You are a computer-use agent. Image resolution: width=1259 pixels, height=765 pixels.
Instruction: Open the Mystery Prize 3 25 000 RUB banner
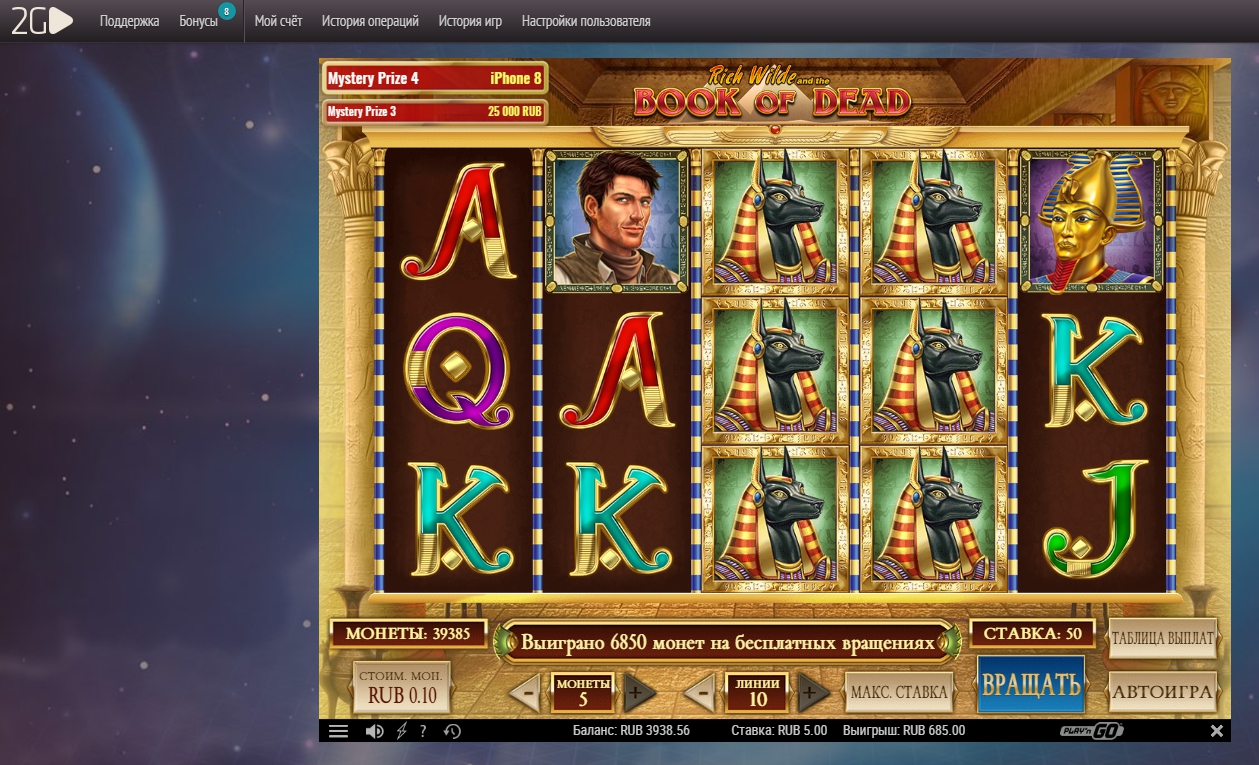(x=434, y=111)
